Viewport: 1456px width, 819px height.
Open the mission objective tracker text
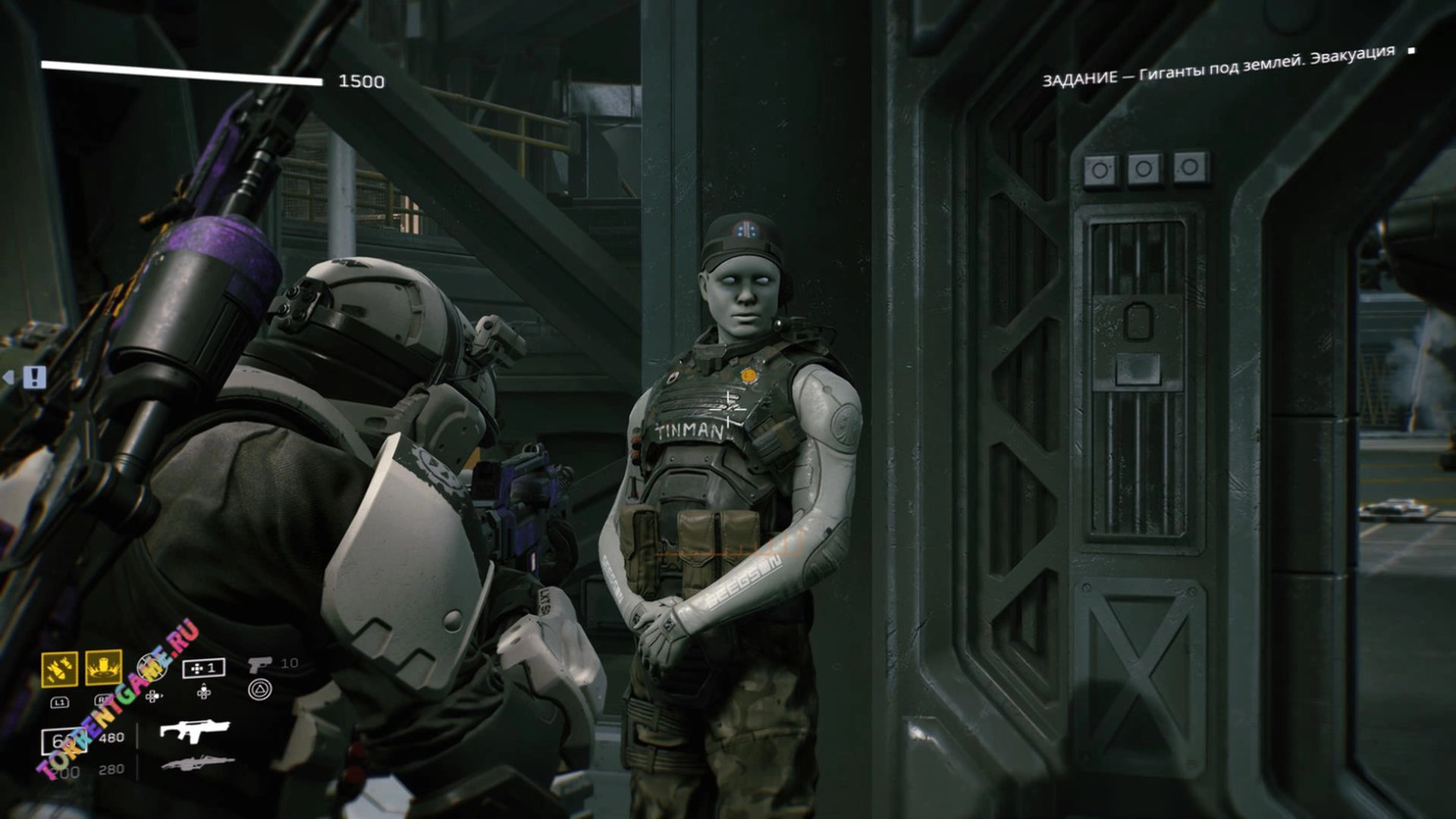tap(1218, 66)
